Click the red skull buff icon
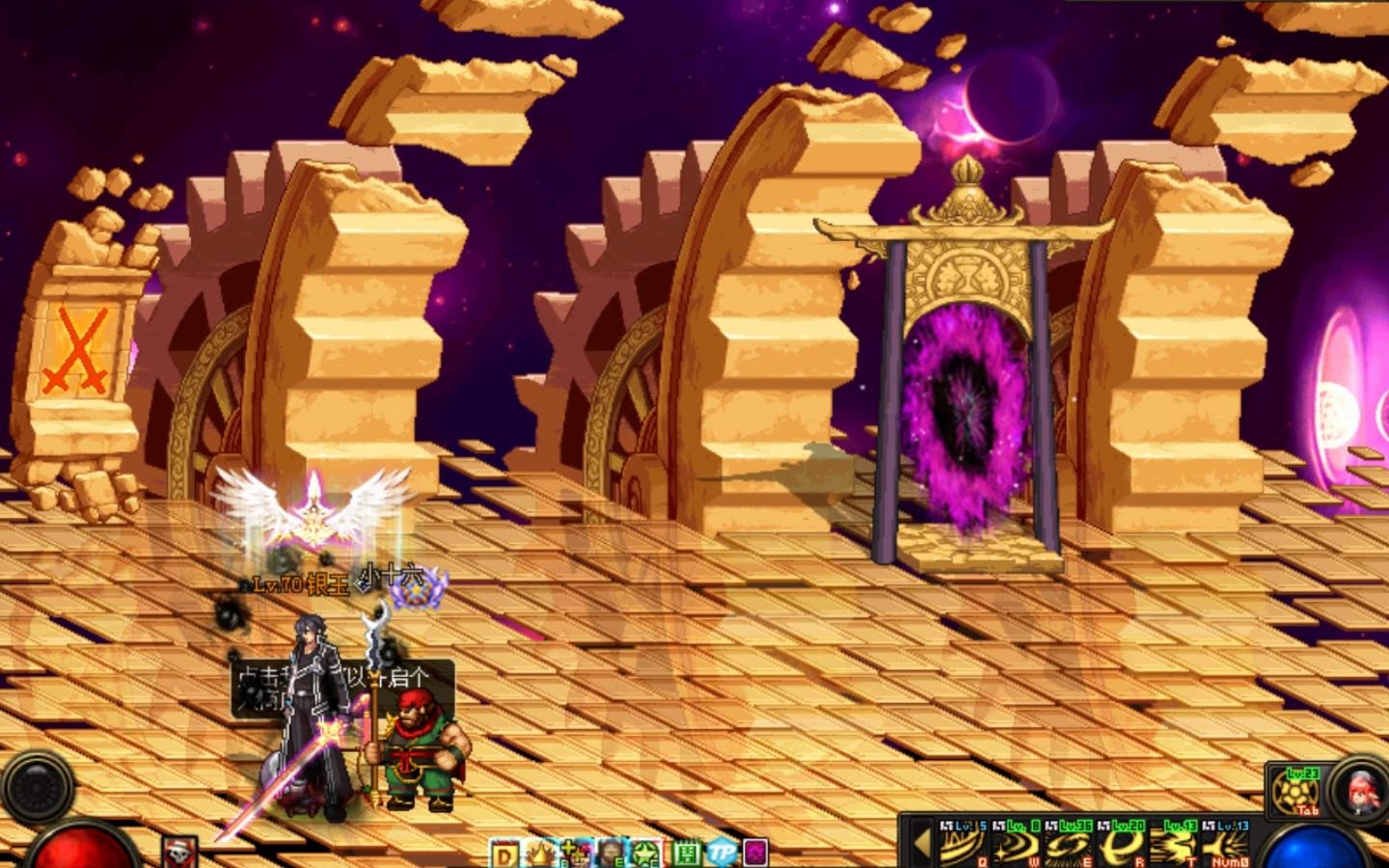 pyautogui.click(x=179, y=853)
